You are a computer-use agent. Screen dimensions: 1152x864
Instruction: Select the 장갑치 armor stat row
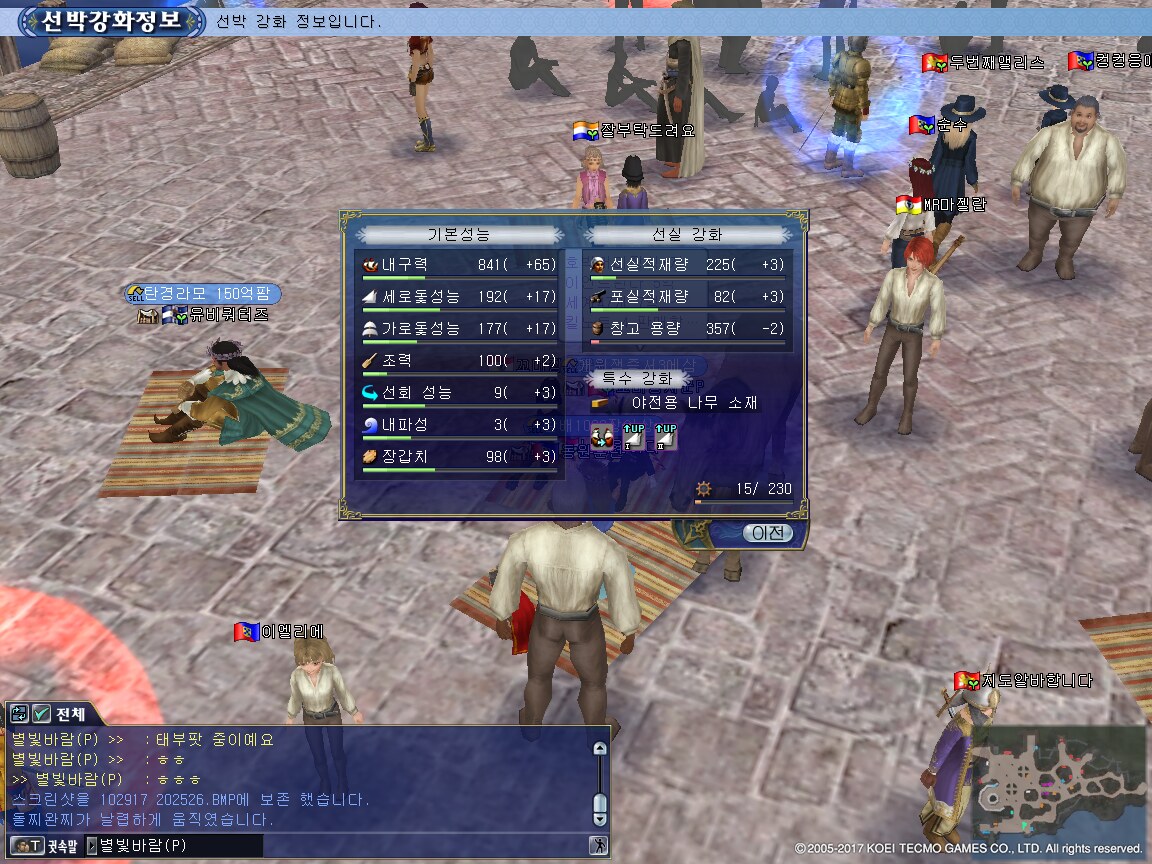tap(459, 457)
